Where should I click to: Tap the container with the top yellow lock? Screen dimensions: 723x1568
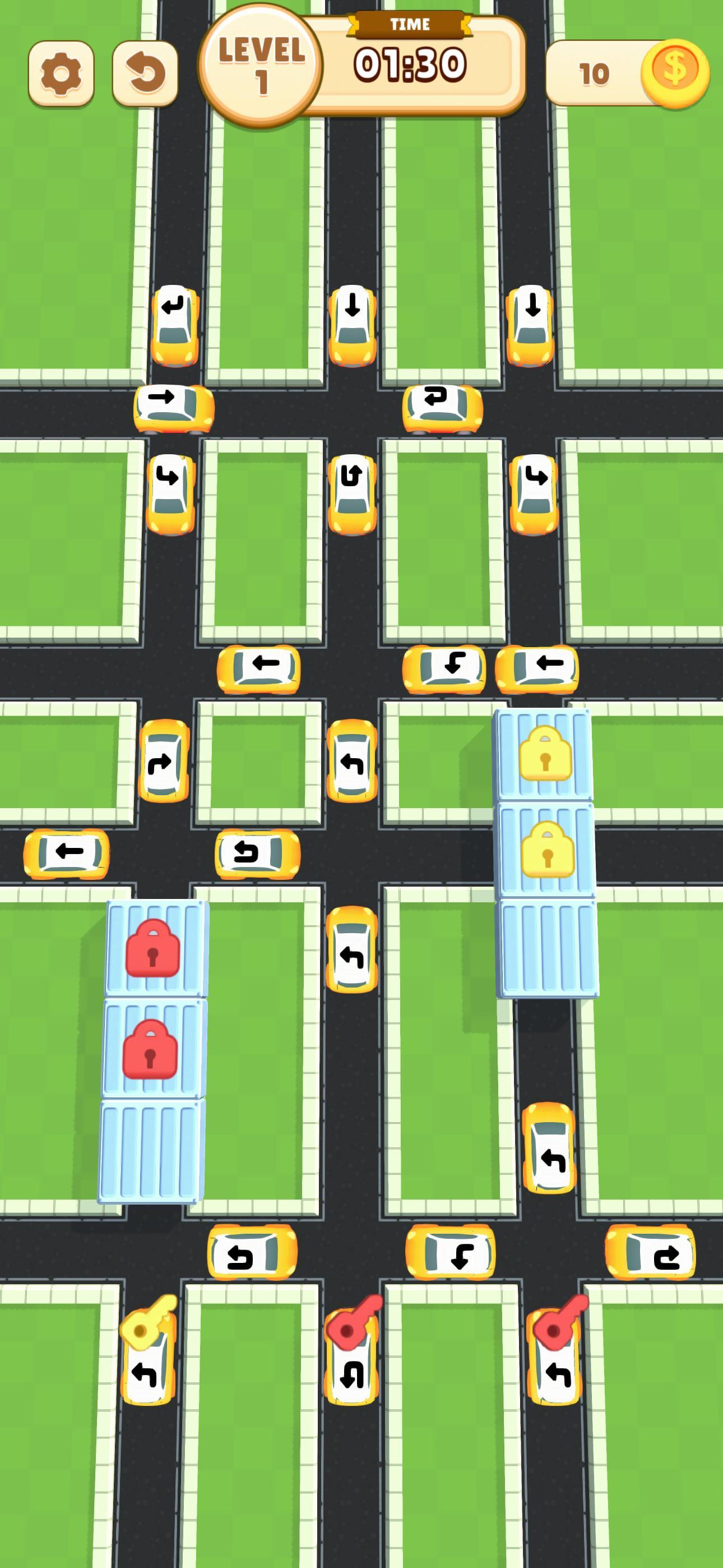[544, 757]
